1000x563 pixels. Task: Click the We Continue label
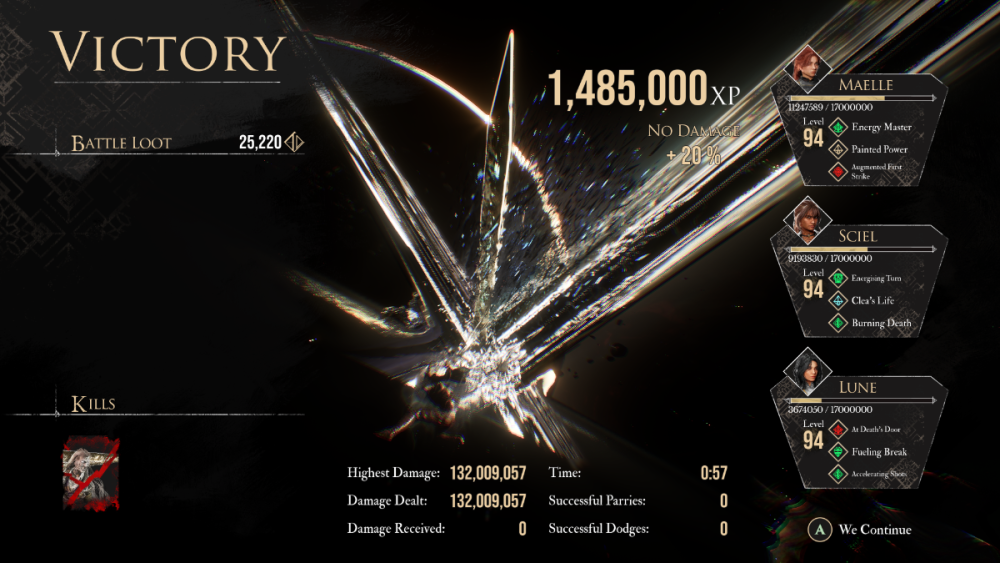coord(874,530)
